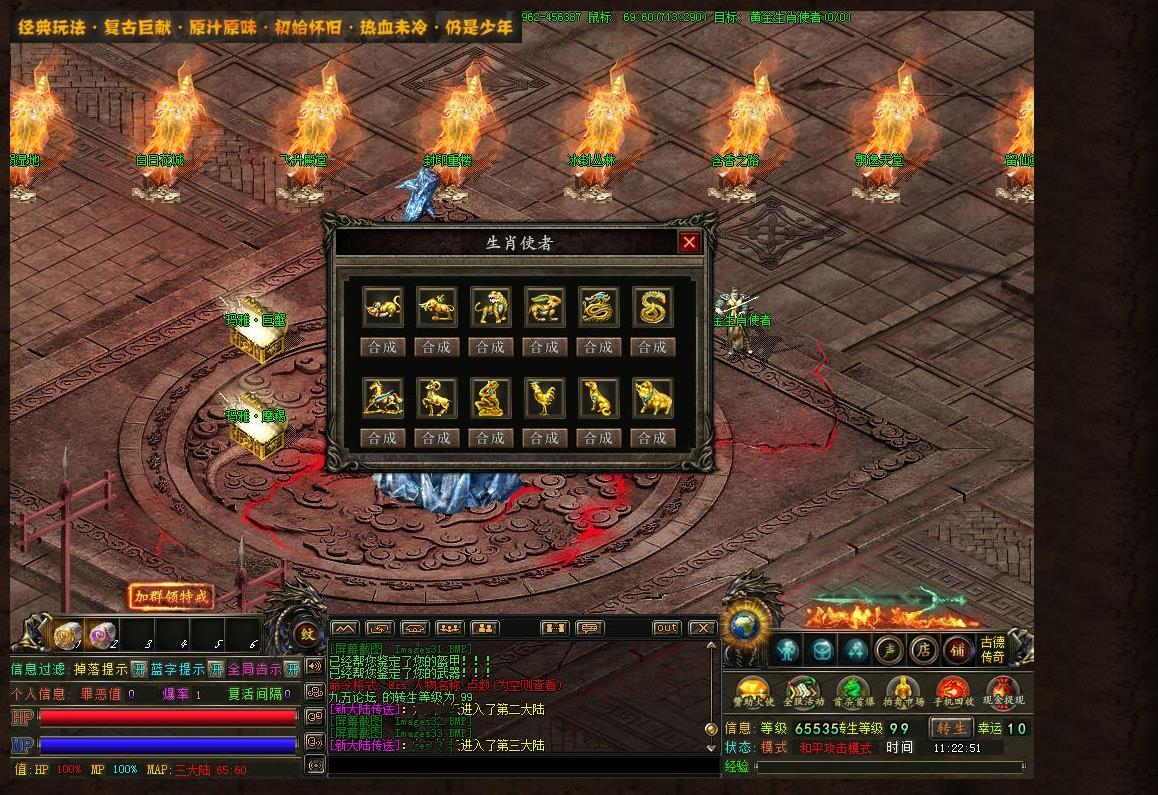Use the item in hotbar slot 1

(x=68, y=634)
